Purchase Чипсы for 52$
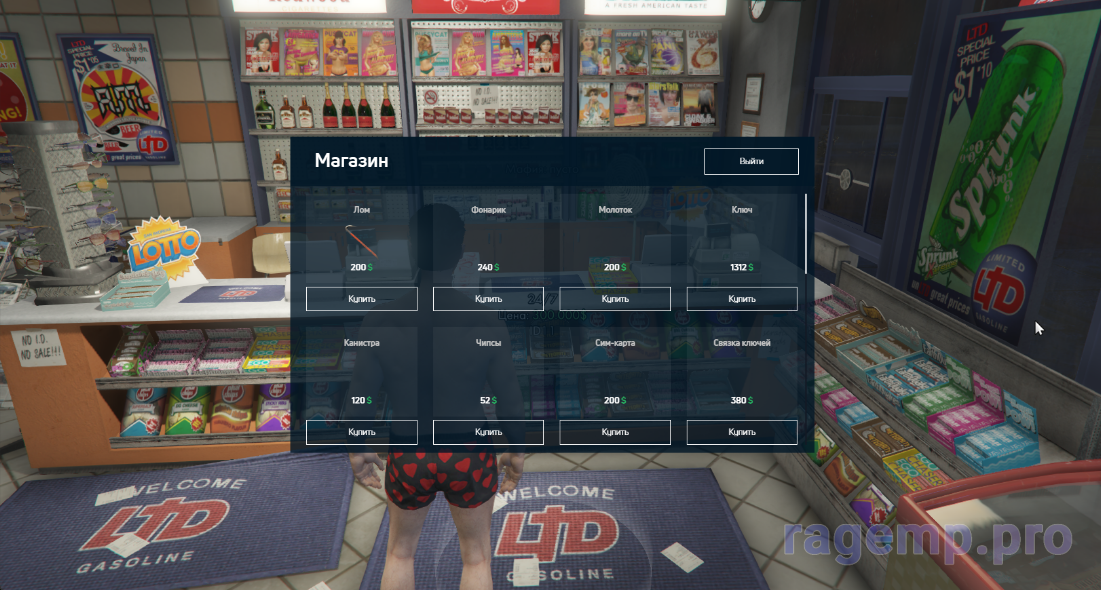The height and width of the screenshot is (590, 1101). tap(488, 432)
